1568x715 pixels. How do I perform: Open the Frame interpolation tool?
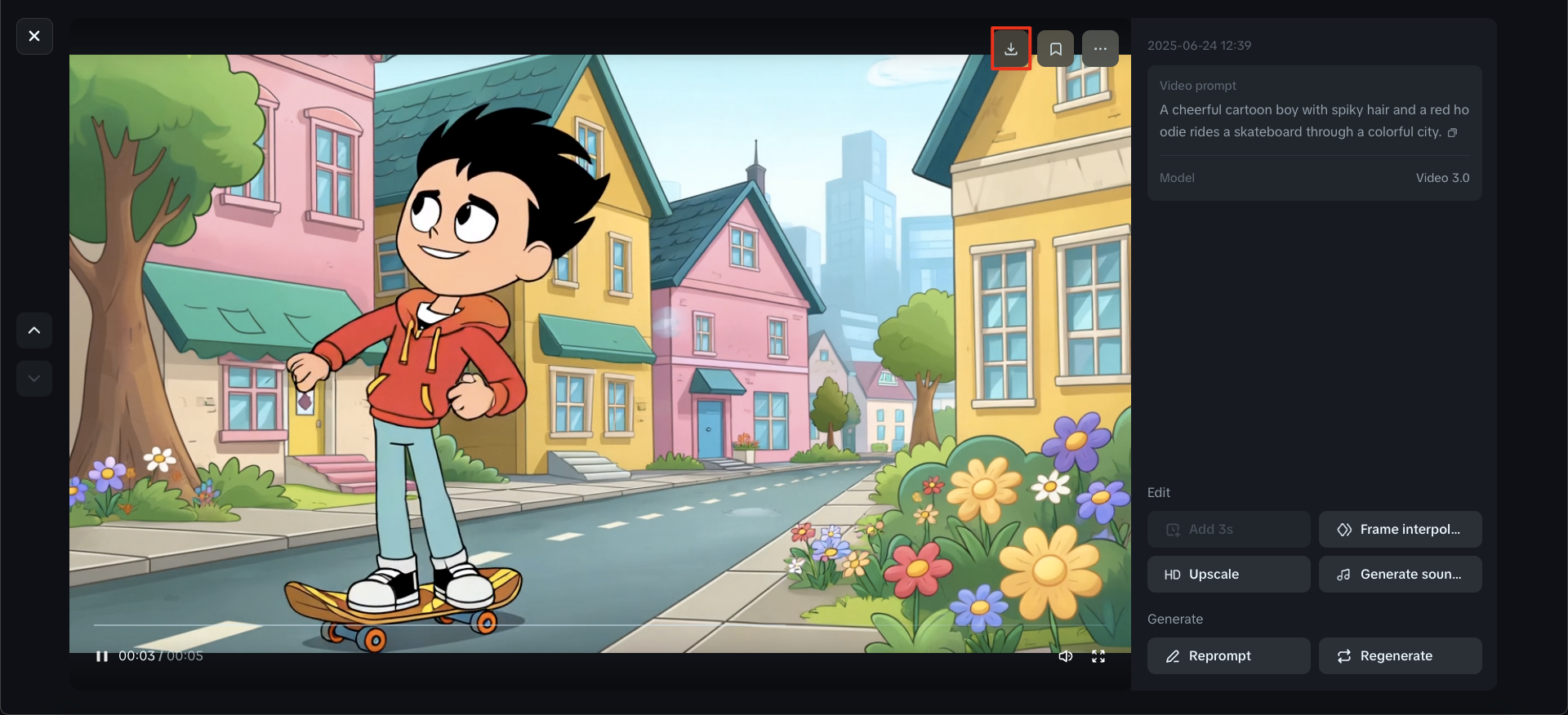coord(1400,529)
